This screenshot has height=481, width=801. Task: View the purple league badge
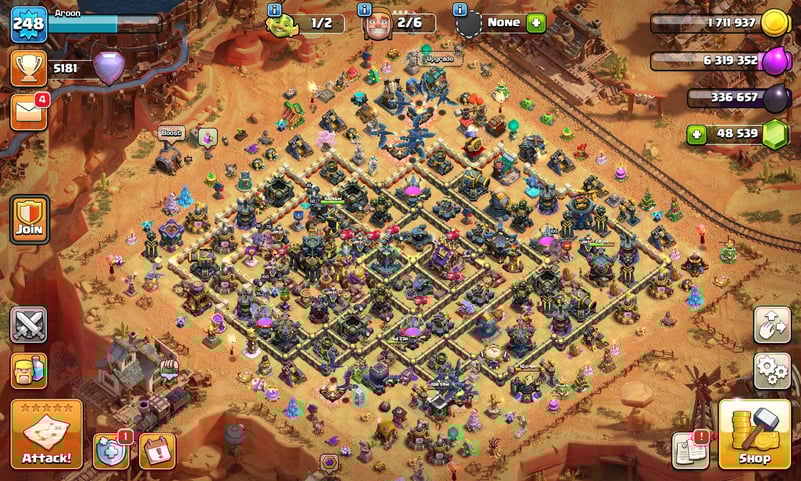(x=109, y=68)
